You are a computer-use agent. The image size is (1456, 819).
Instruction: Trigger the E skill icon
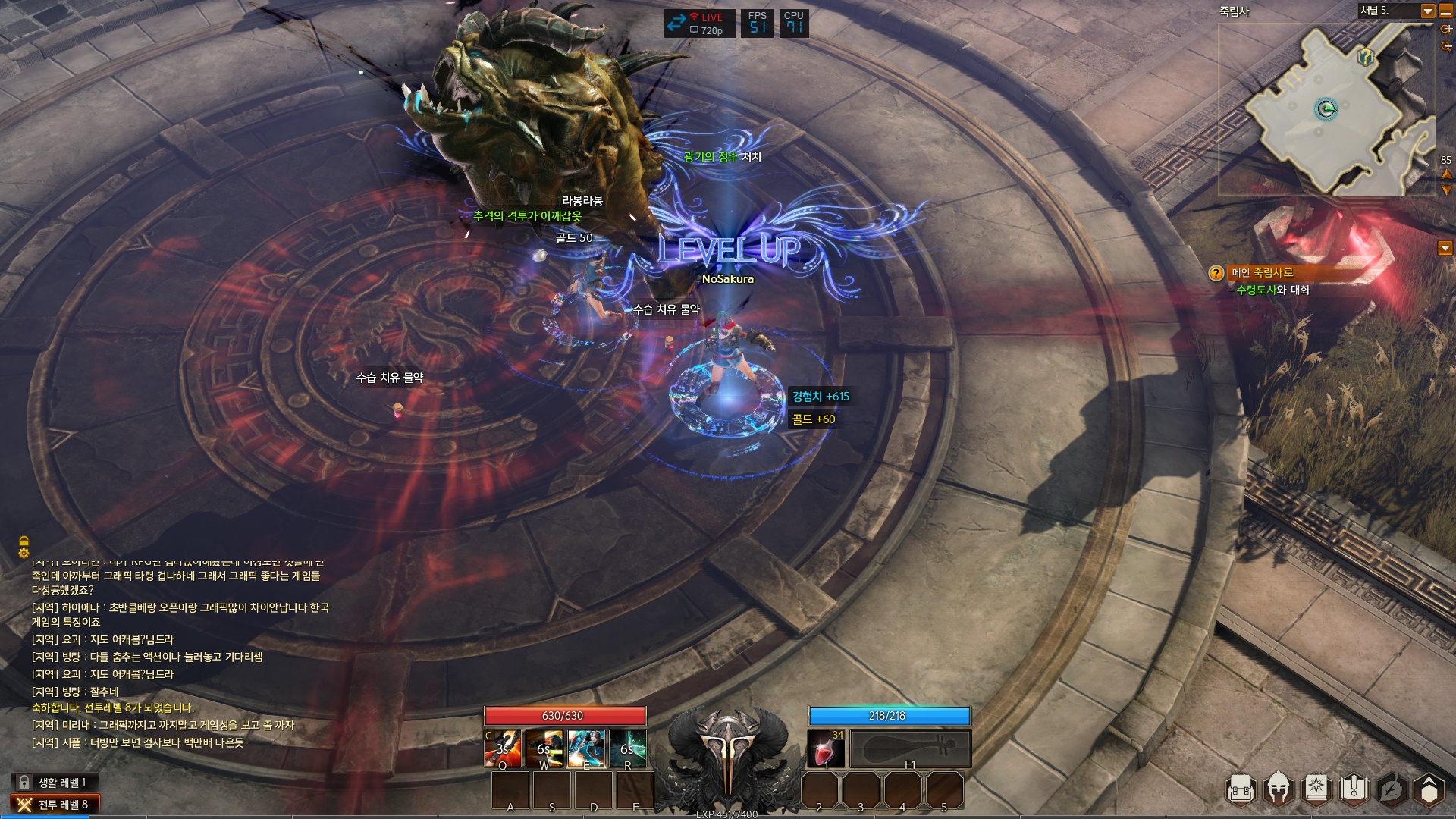(586, 748)
